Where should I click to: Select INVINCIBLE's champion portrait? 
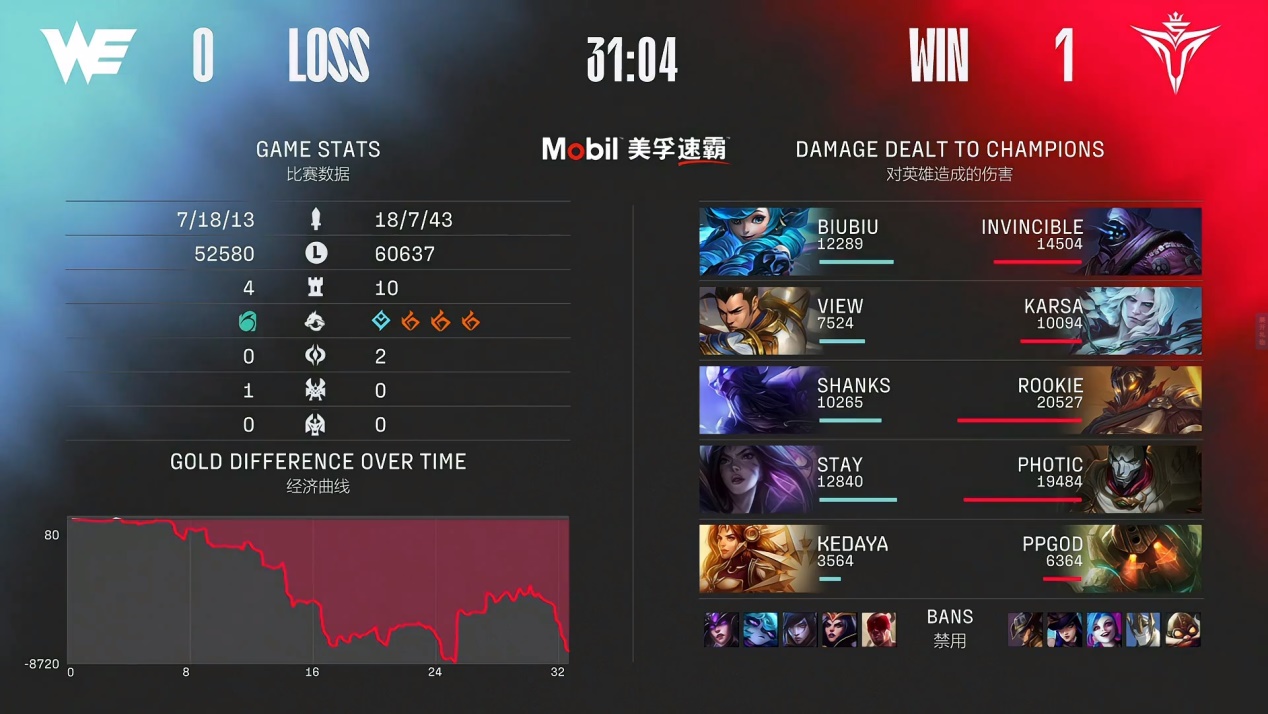[1144, 242]
